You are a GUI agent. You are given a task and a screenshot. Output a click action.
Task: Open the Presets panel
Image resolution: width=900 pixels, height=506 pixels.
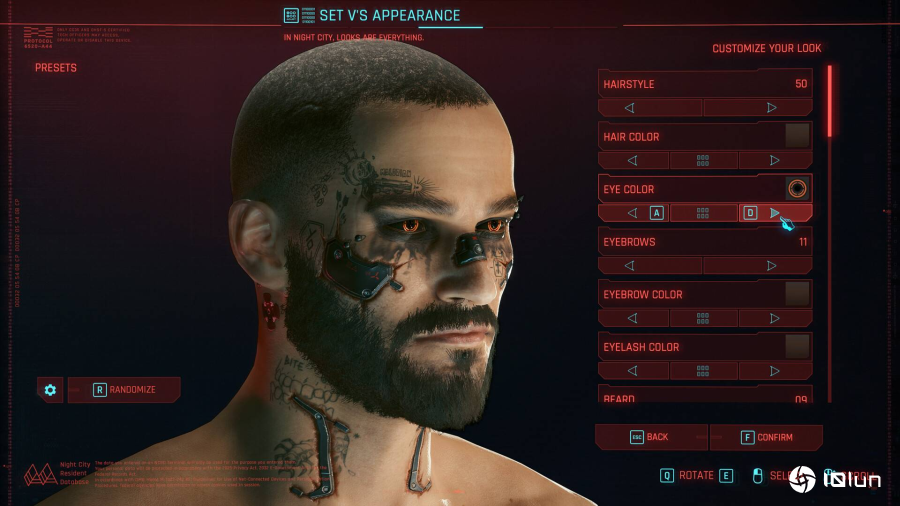coord(56,68)
